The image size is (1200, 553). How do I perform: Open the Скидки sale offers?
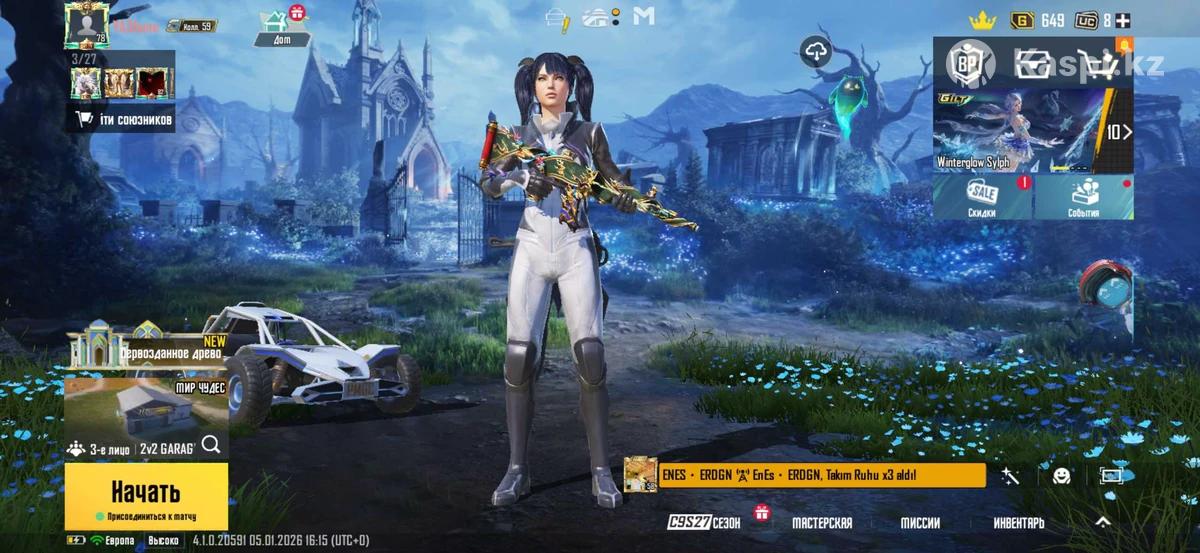(x=983, y=197)
